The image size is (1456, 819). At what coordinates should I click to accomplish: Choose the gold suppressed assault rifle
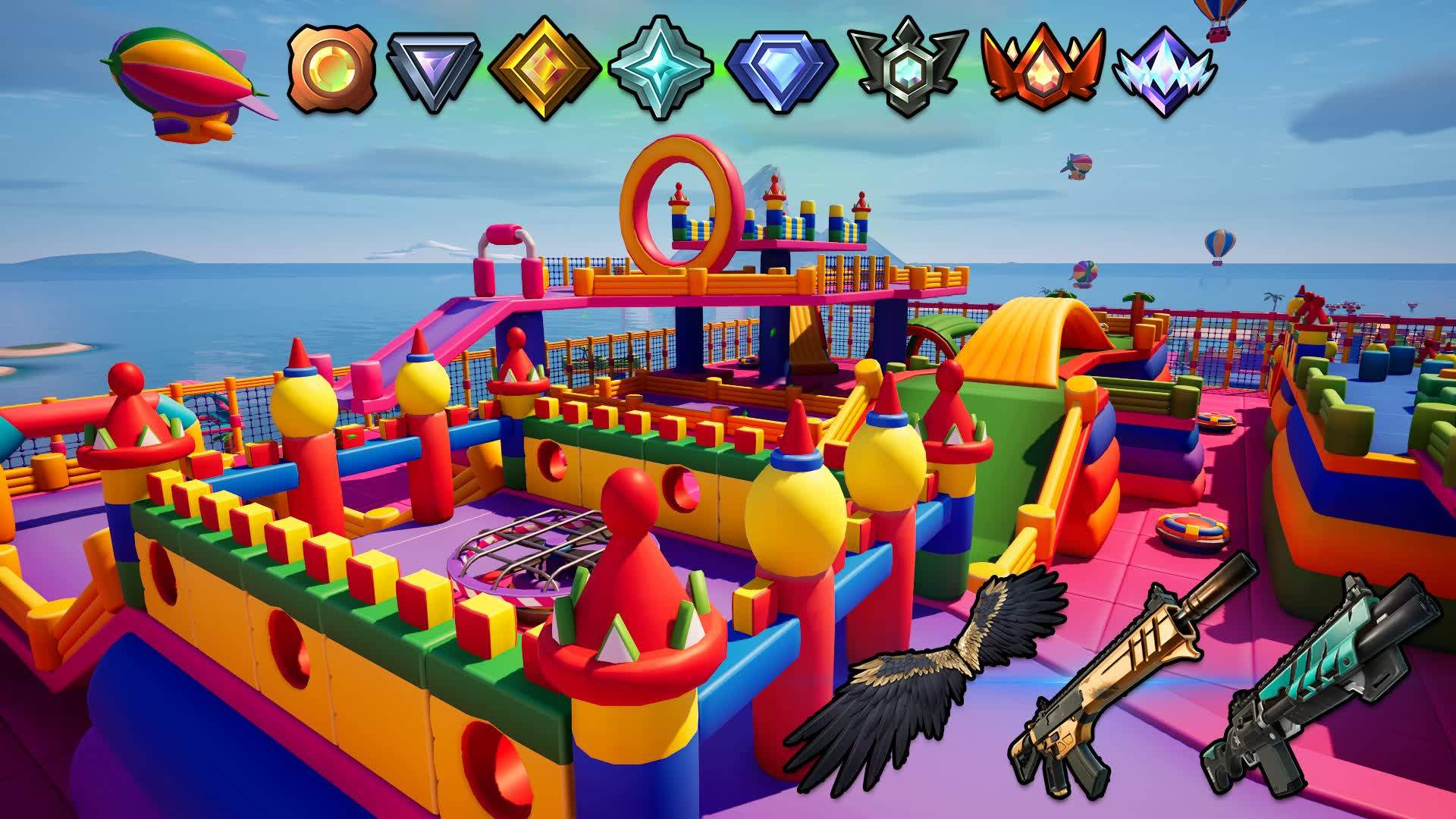click(1130, 675)
